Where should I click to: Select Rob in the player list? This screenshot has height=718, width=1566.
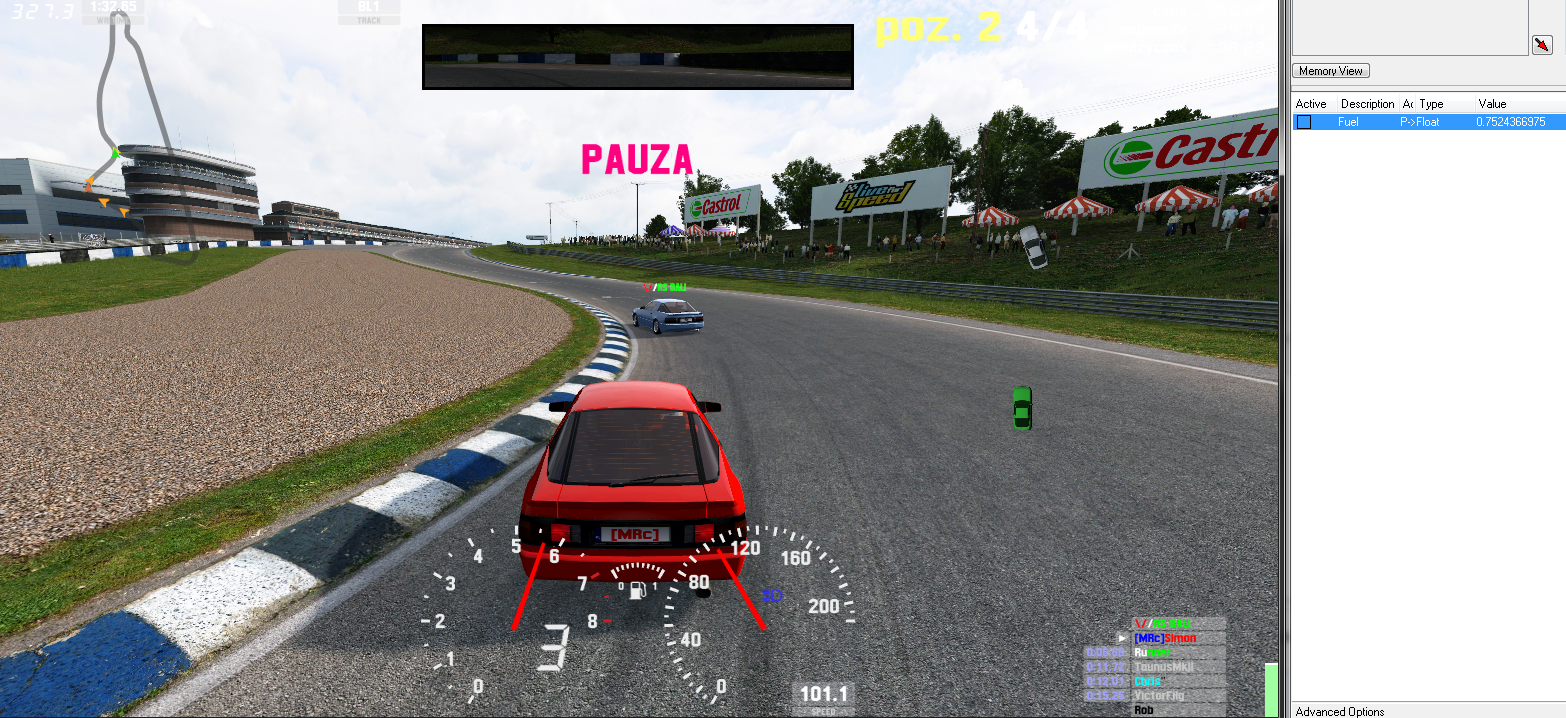click(1143, 710)
